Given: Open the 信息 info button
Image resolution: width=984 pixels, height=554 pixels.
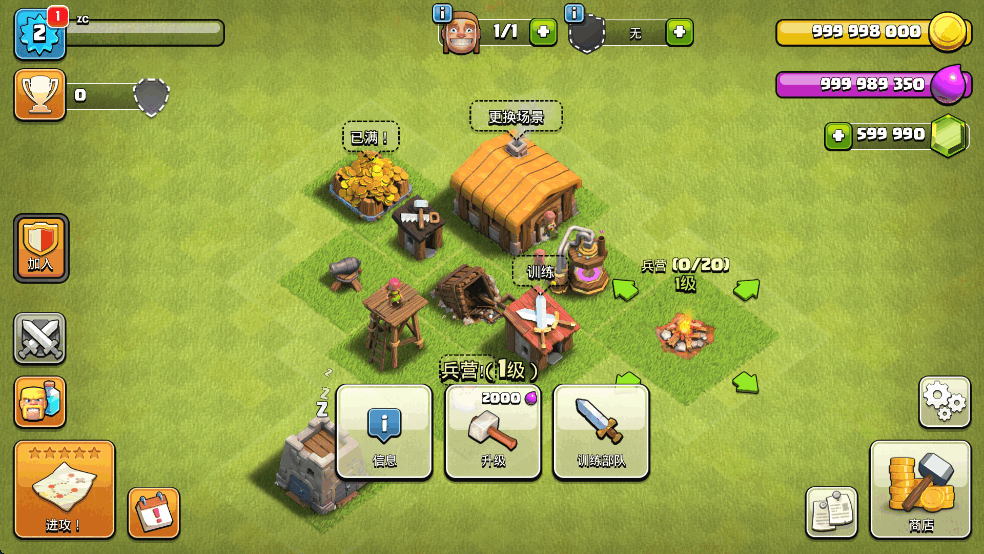Looking at the screenshot, I should (384, 432).
